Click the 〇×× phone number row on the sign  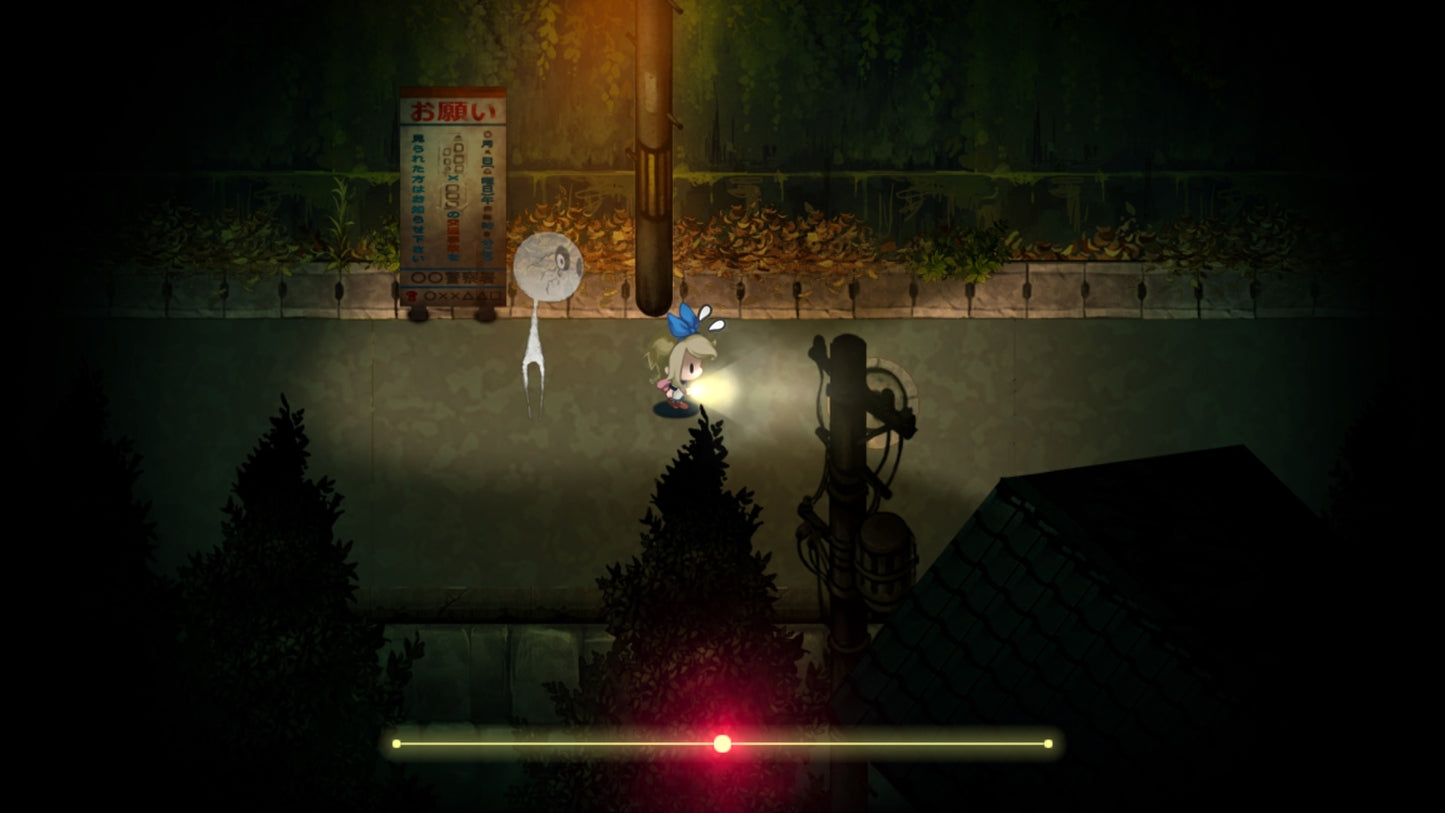[x=460, y=296]
